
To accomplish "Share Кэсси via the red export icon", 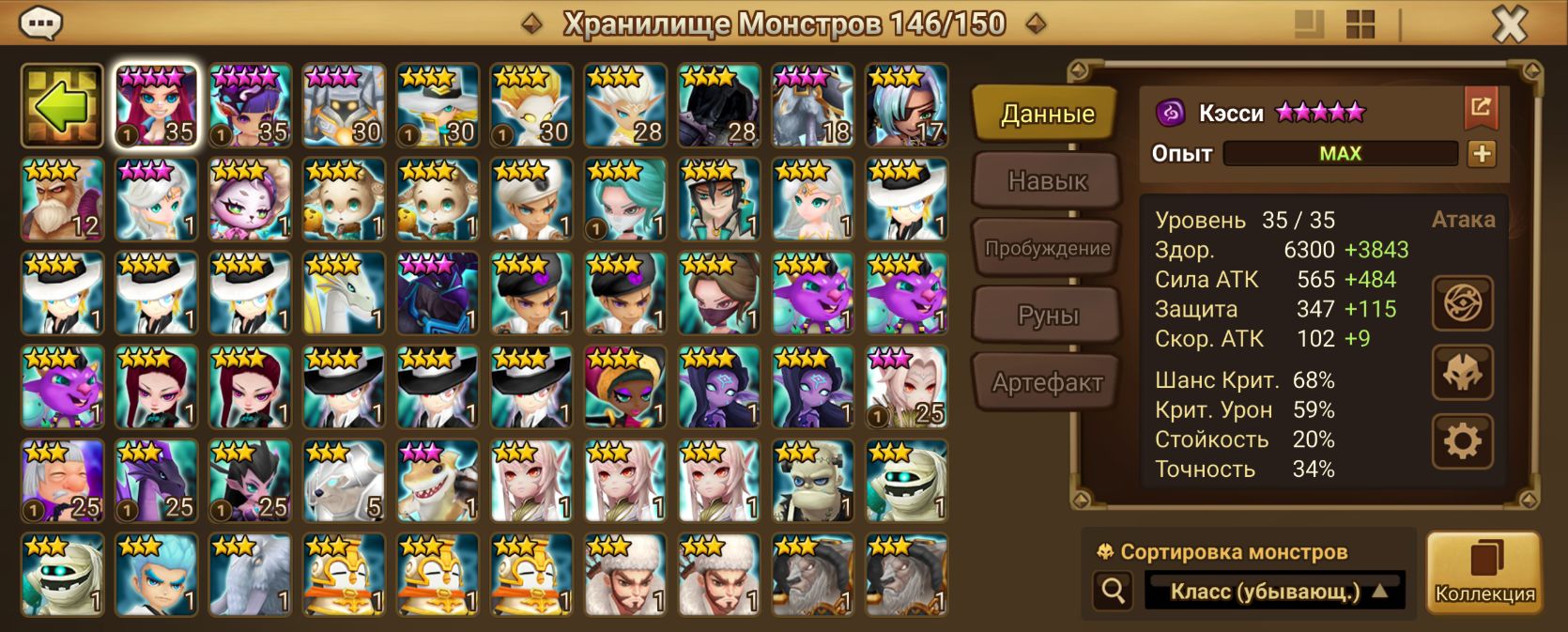I will (1481, 107).
